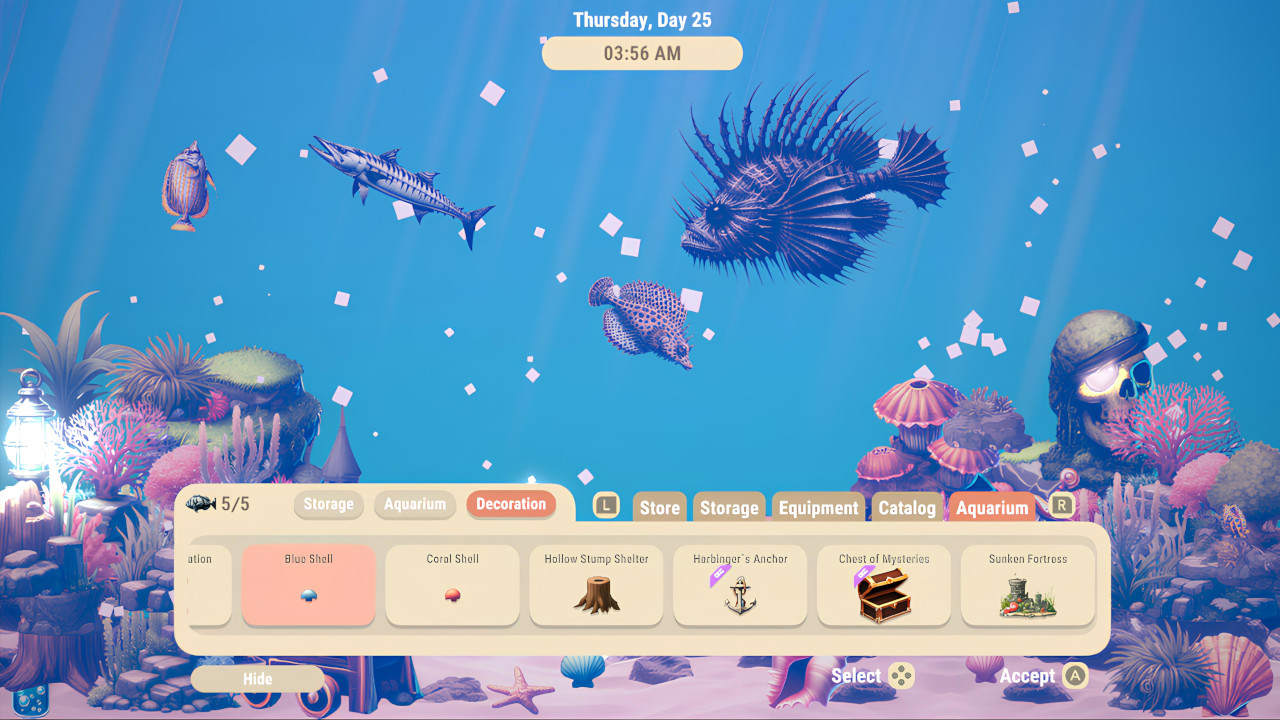Switch to the Equipment tab
The height and width of the screenshot is (720, 1280).
(818, 507)
